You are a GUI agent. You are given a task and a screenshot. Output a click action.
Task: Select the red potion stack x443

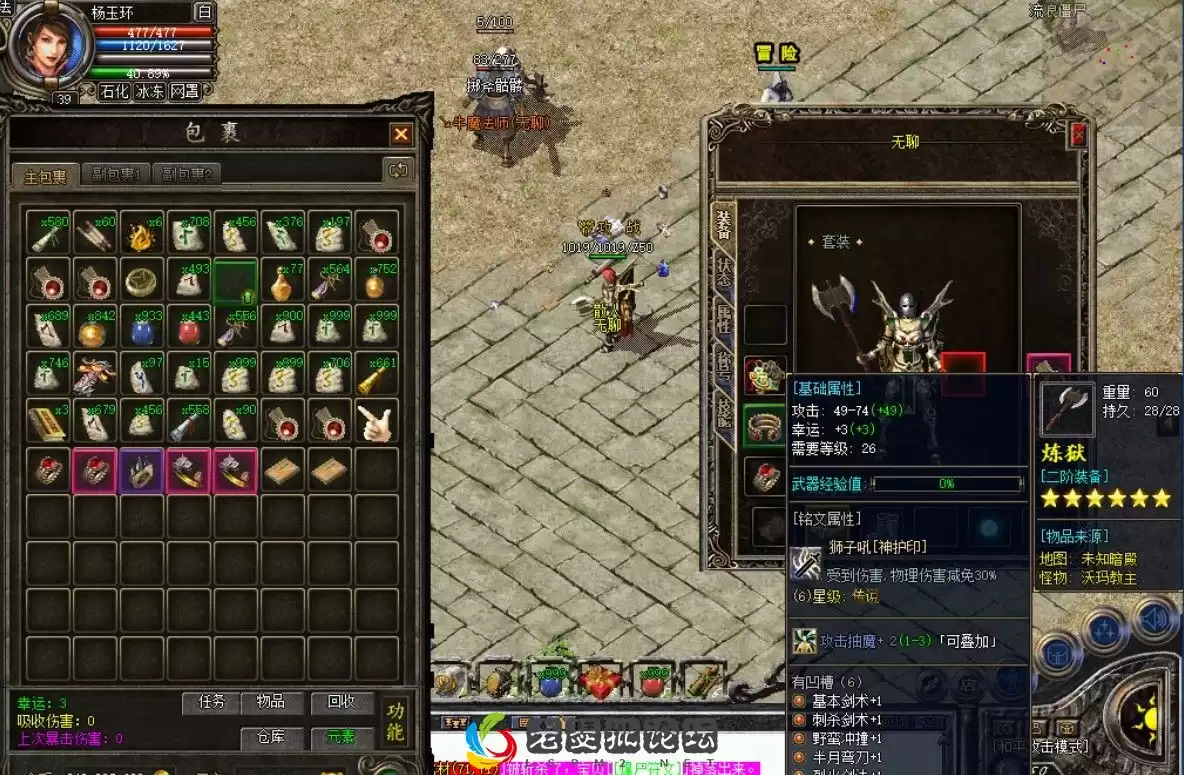coord(190,328)
